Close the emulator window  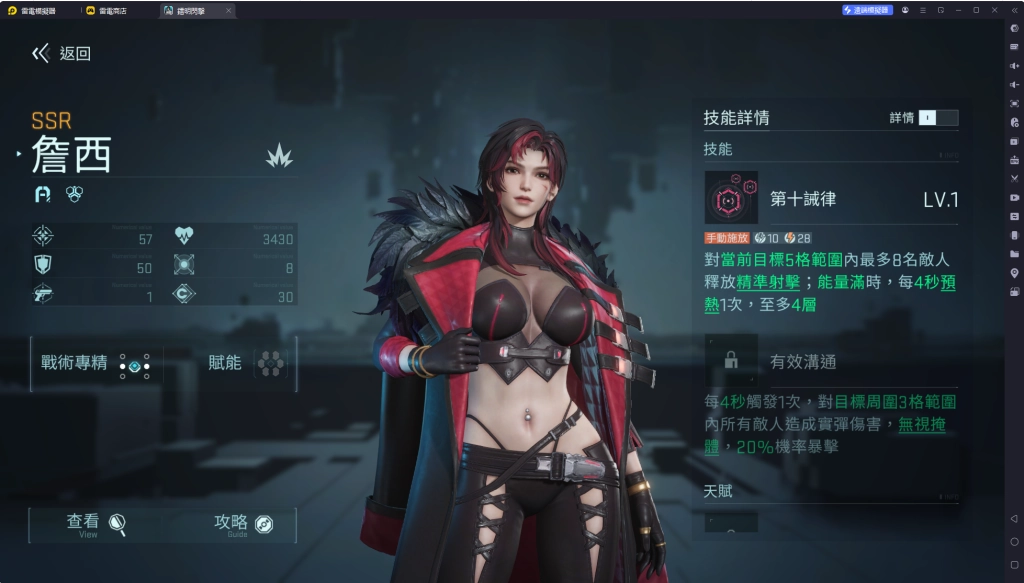pos(994,10)
